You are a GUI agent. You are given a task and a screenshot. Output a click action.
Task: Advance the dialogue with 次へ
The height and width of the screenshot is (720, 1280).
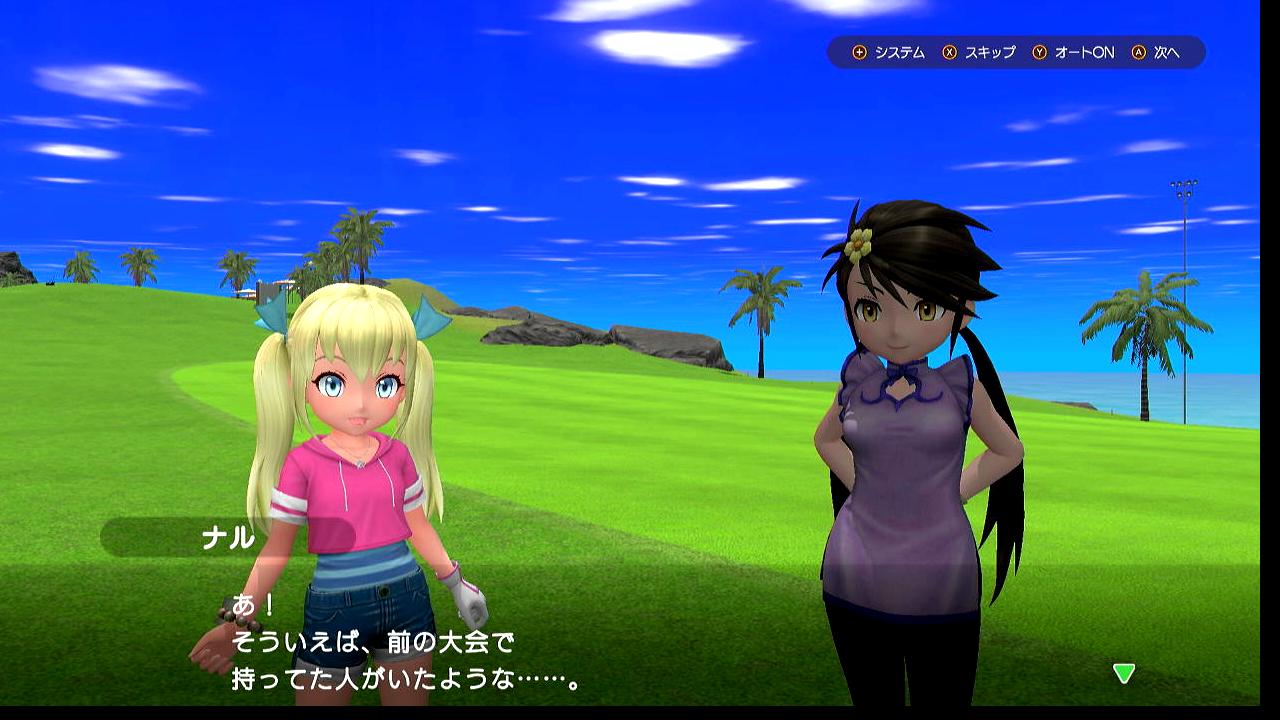point(1156,53)
